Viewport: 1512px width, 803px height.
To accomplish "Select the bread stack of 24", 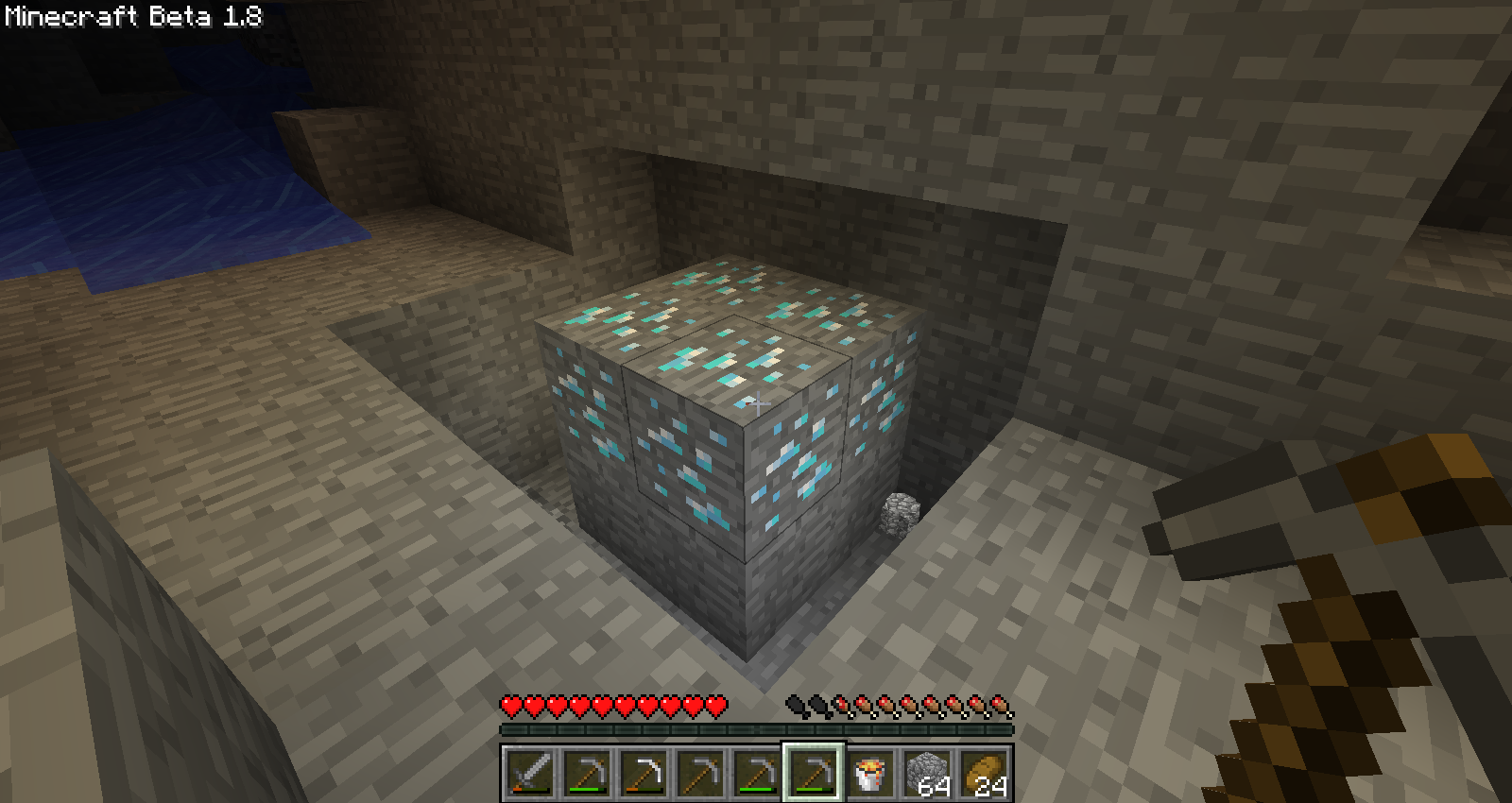I will pyautogui.click(x=983, y=773).
